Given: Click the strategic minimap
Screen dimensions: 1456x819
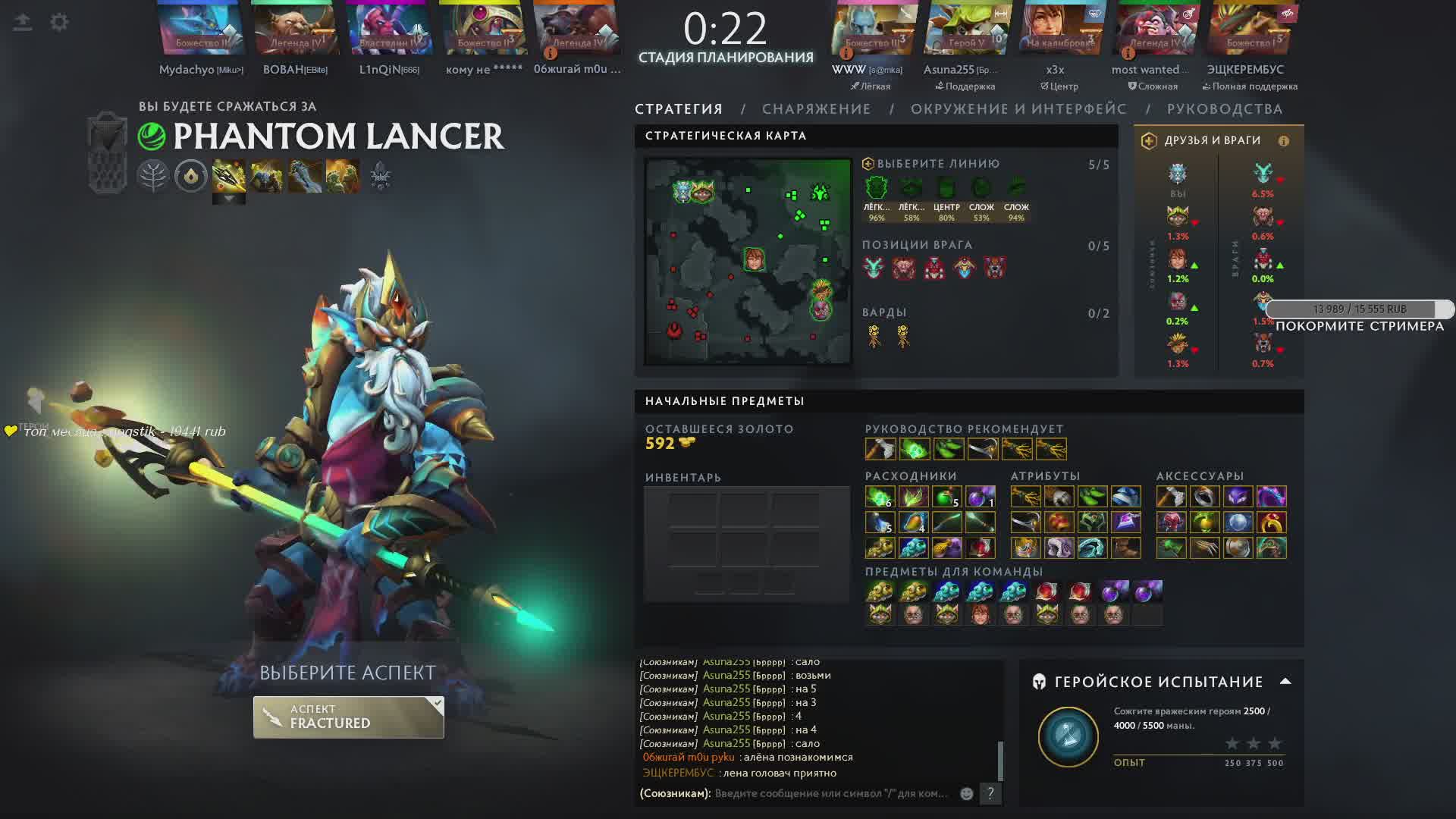Looking at the screenshot, I should [748, 261].
